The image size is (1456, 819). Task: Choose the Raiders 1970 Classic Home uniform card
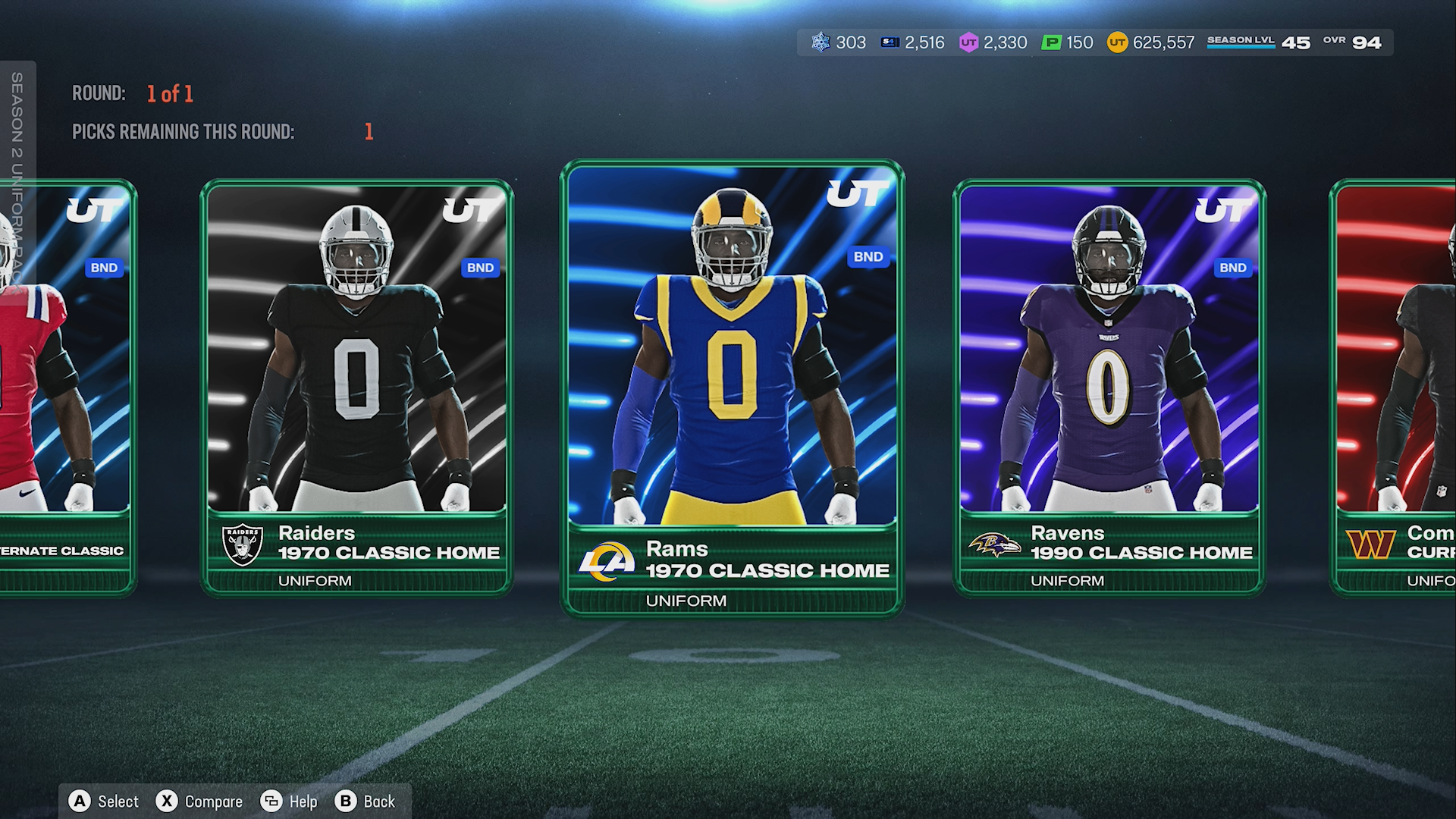[356, 387]
